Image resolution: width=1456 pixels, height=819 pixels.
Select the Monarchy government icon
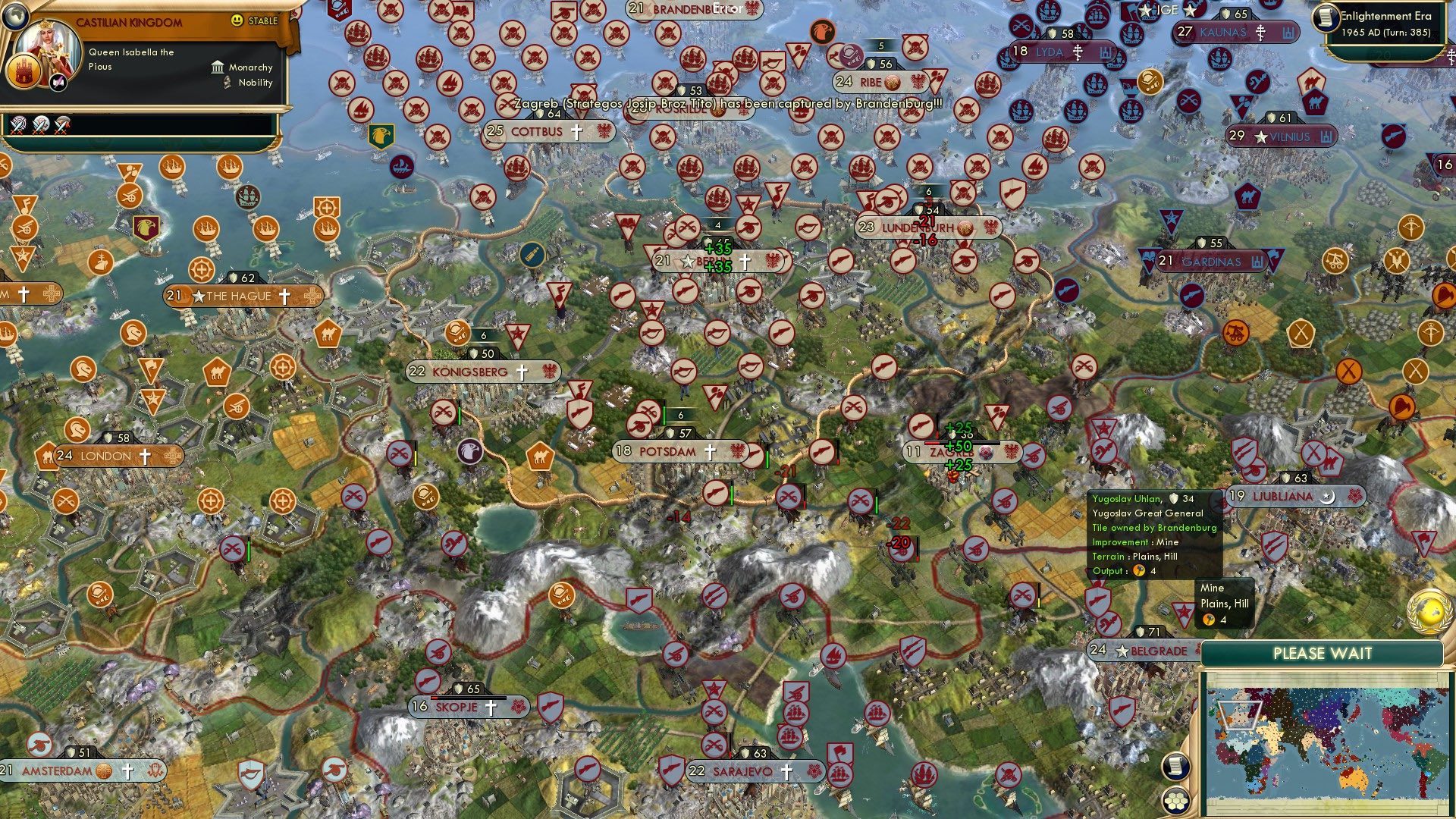point(218,67)
